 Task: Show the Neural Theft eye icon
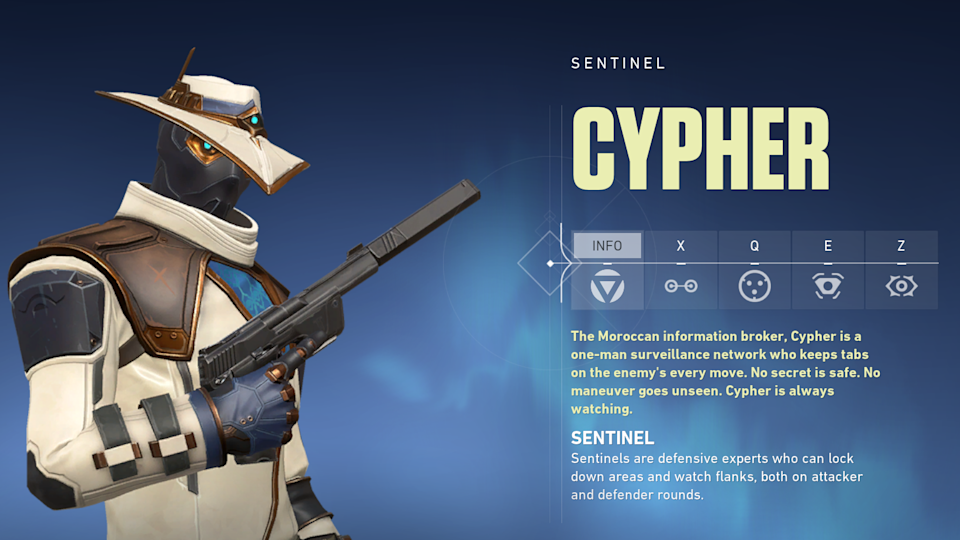click(901, 287)
